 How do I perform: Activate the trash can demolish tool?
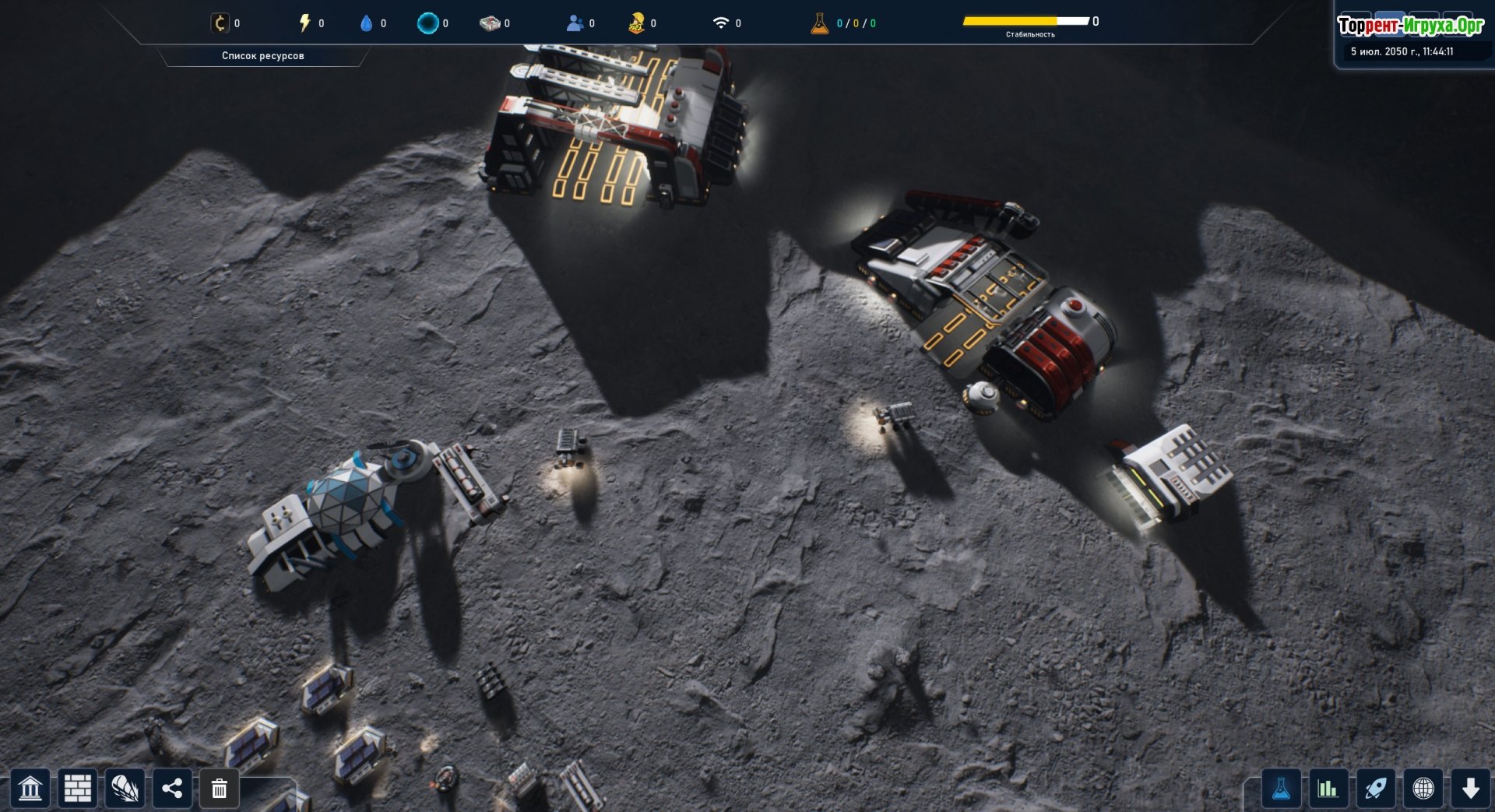[220, 789]
